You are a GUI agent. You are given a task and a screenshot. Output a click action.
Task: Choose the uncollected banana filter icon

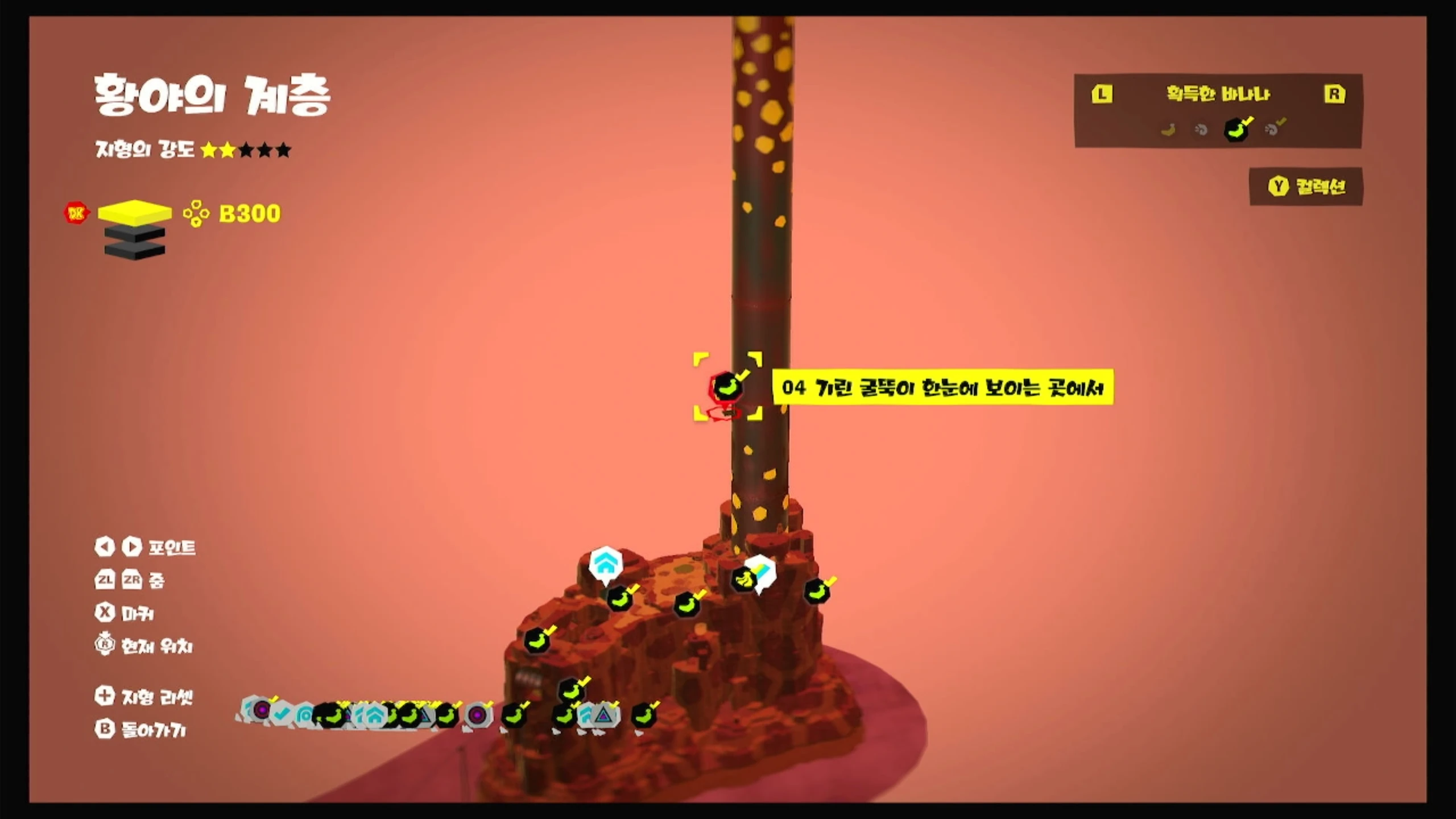point(1168,130)
